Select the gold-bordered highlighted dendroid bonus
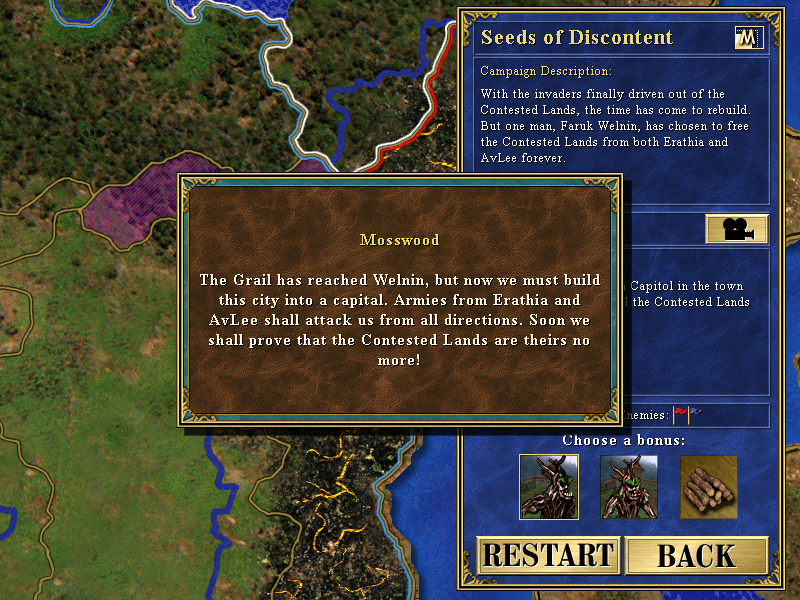The width and height of the screenshot is (800, 600). pyautogui.click(x=549, y=487)
